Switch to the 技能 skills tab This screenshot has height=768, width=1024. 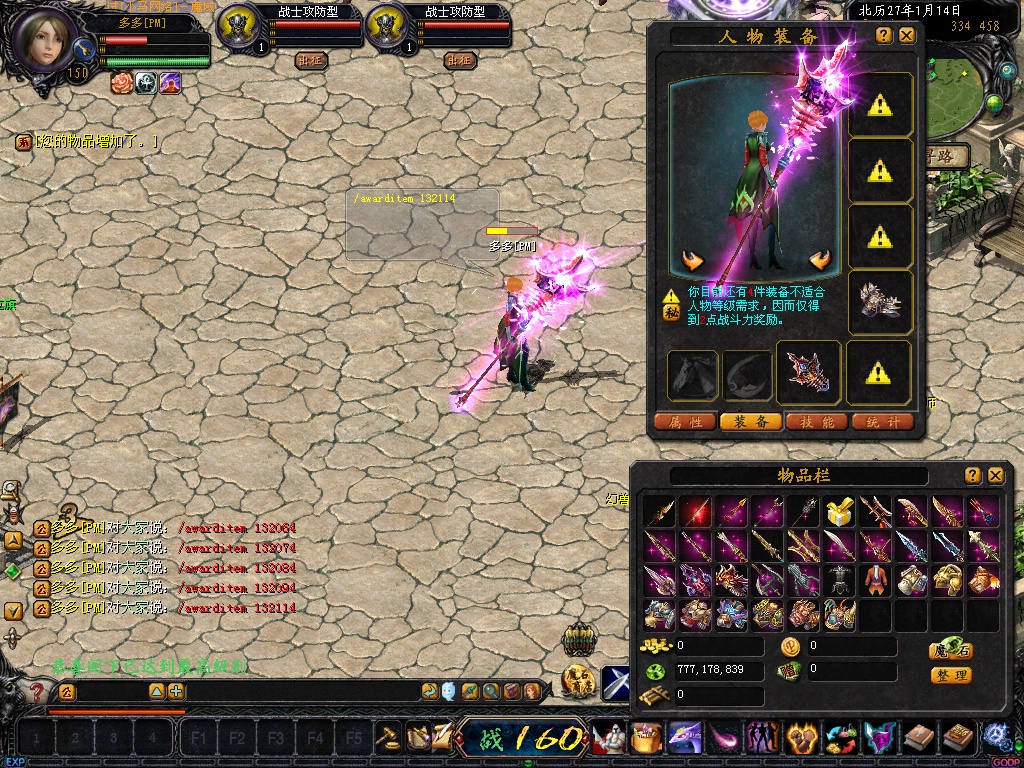coord(817,422)
